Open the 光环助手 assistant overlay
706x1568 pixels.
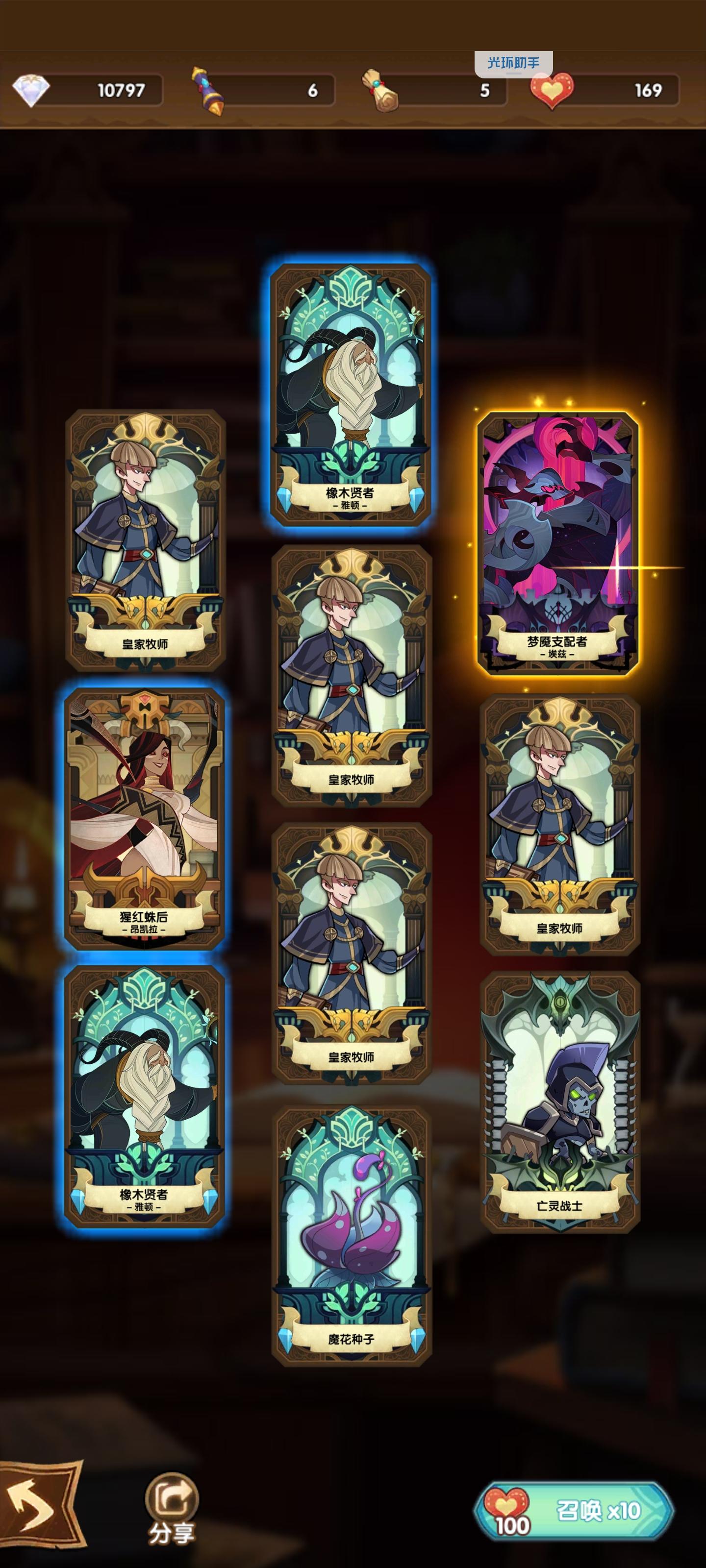point(515,60)
